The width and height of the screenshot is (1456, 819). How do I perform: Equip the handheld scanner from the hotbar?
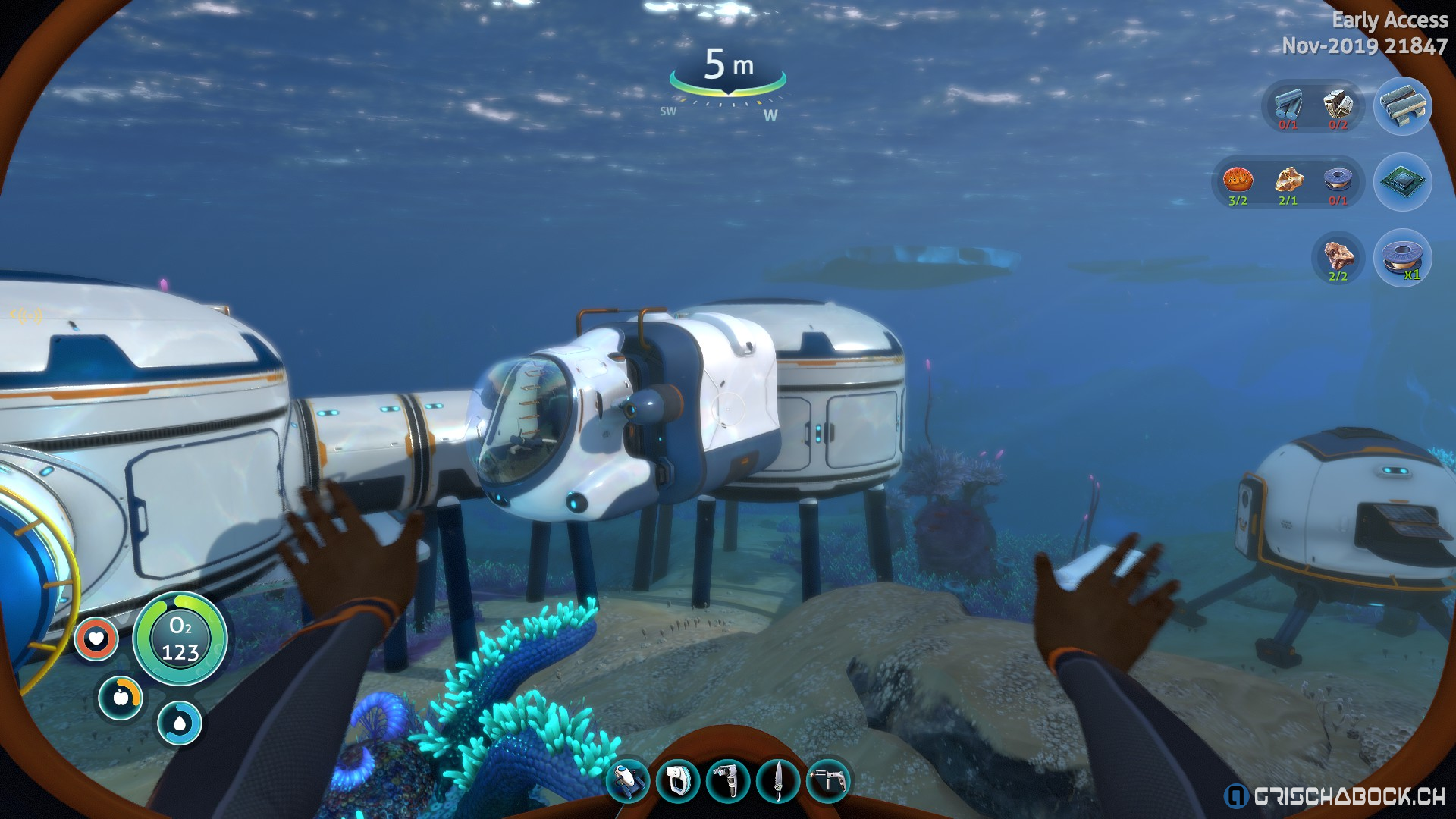pyautogui.click(x=677, y=780)
